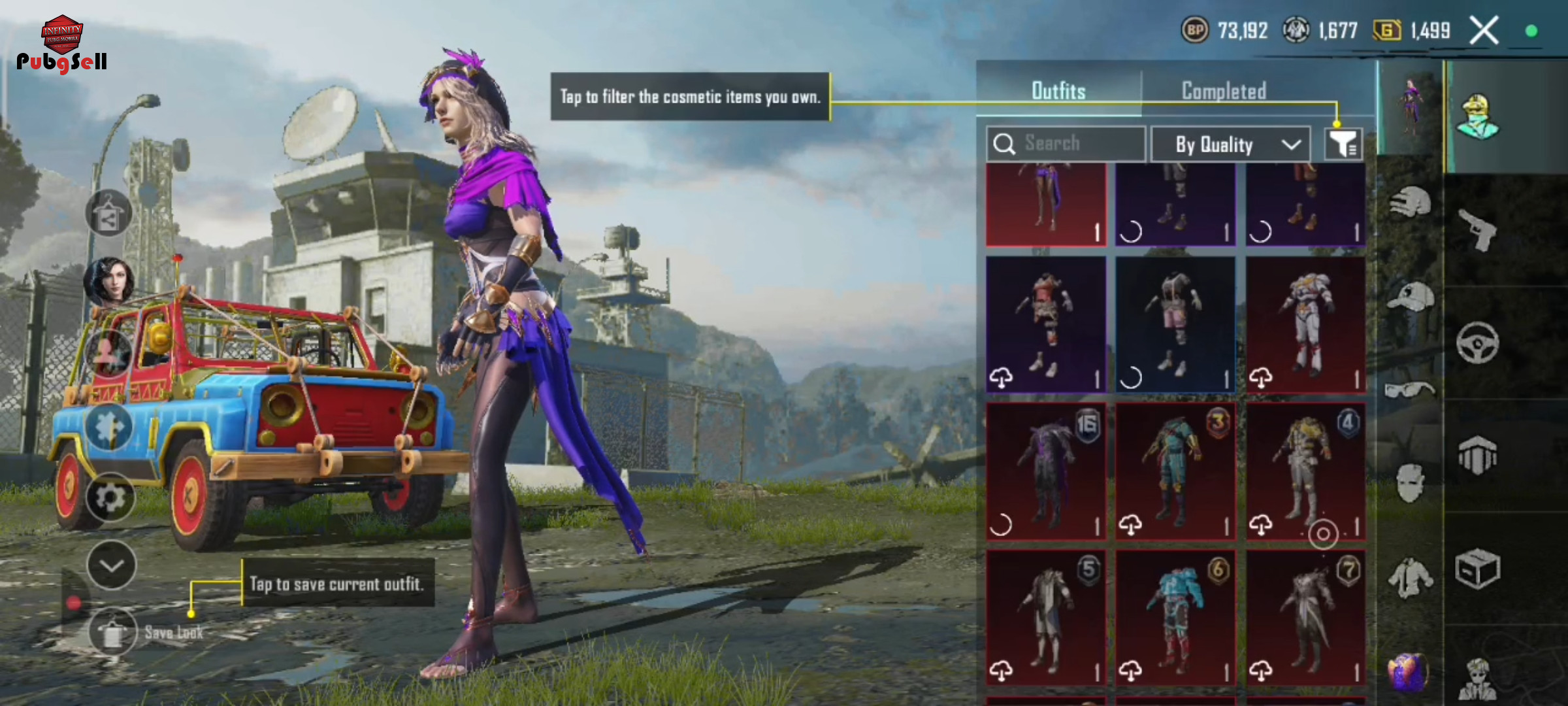
Task: Select the outfit tile numbered 16
Action: [1046, 472]
